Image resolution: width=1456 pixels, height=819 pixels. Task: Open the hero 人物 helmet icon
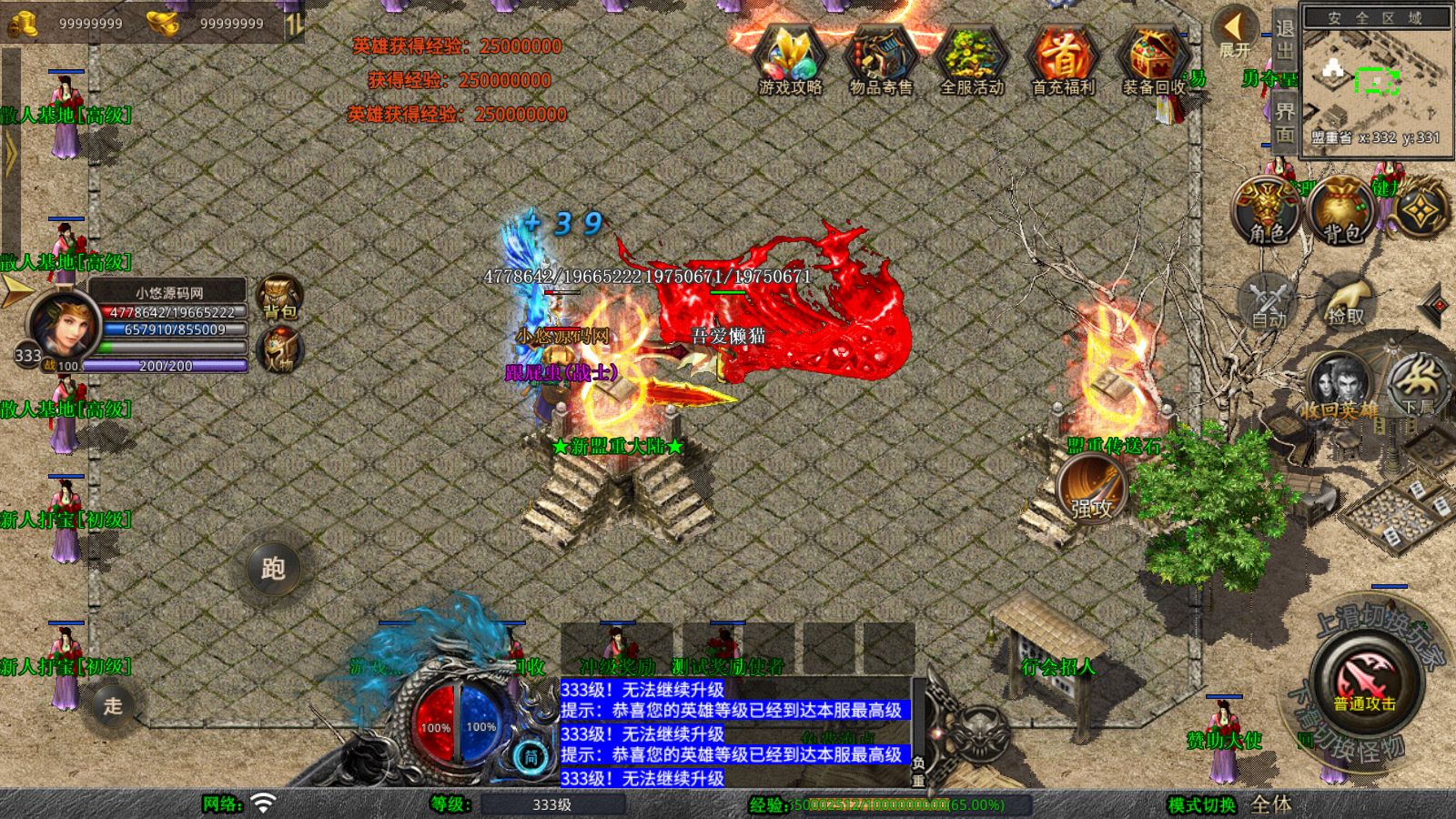(279, 350)
